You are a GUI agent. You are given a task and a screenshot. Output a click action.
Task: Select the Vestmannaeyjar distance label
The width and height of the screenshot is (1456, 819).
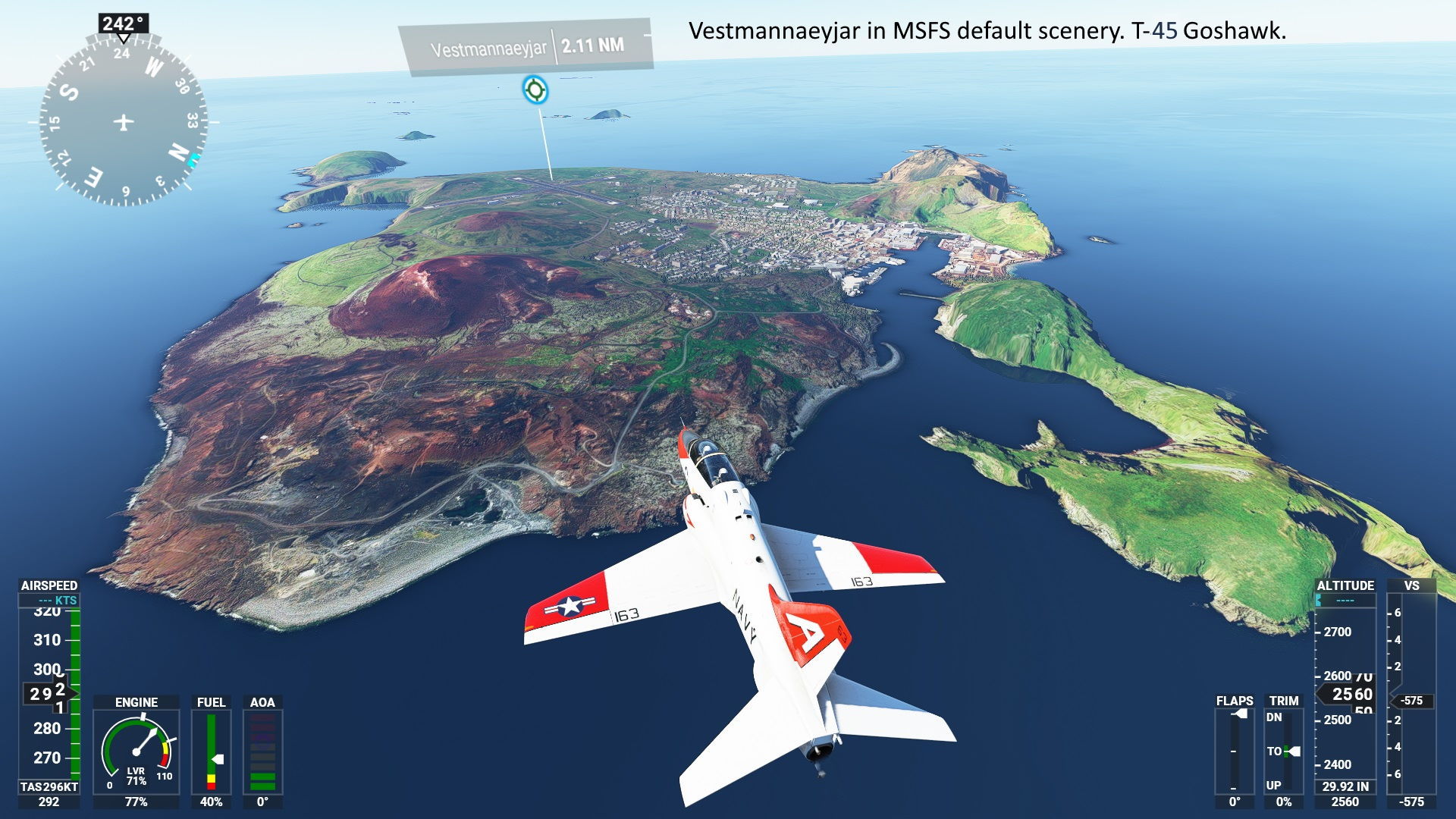pyautogui.click(x=526, y=47)
